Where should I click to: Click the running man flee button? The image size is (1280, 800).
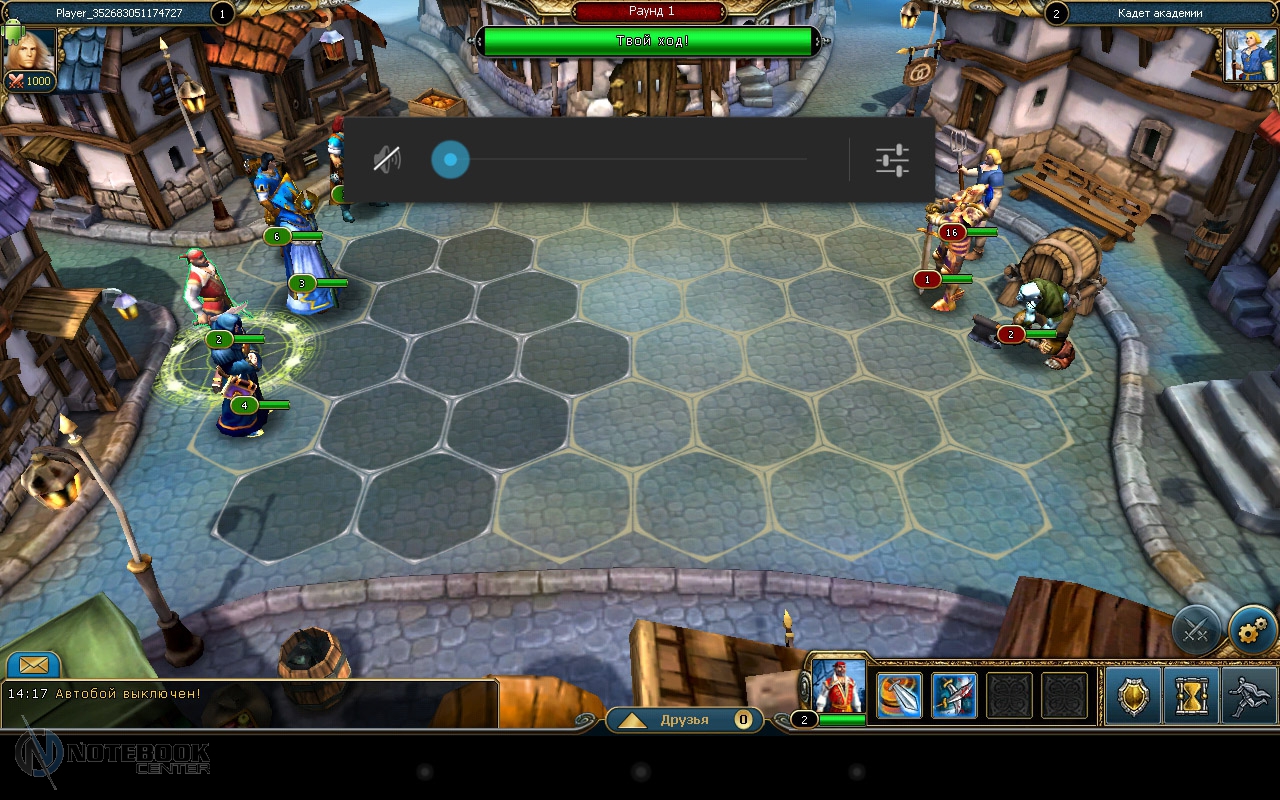click(x=1249, y=696)
